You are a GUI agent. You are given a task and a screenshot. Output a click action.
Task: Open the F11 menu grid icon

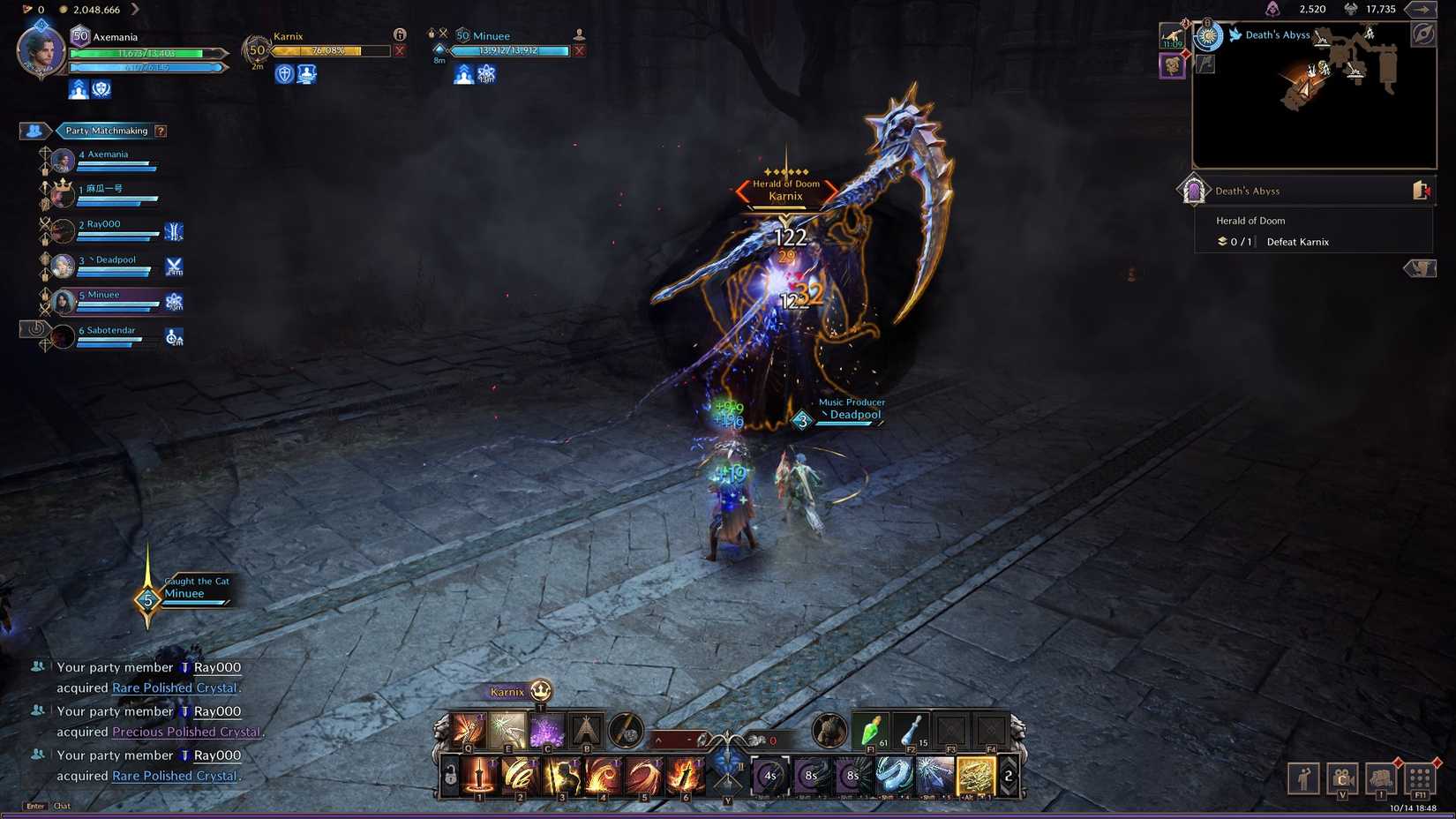(x=1420, y=778)
